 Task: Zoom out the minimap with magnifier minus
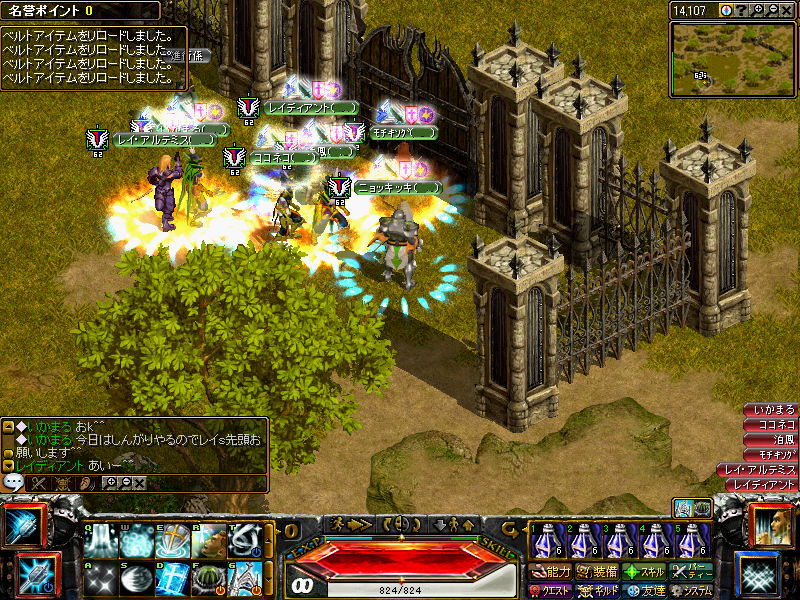point(774,10)
